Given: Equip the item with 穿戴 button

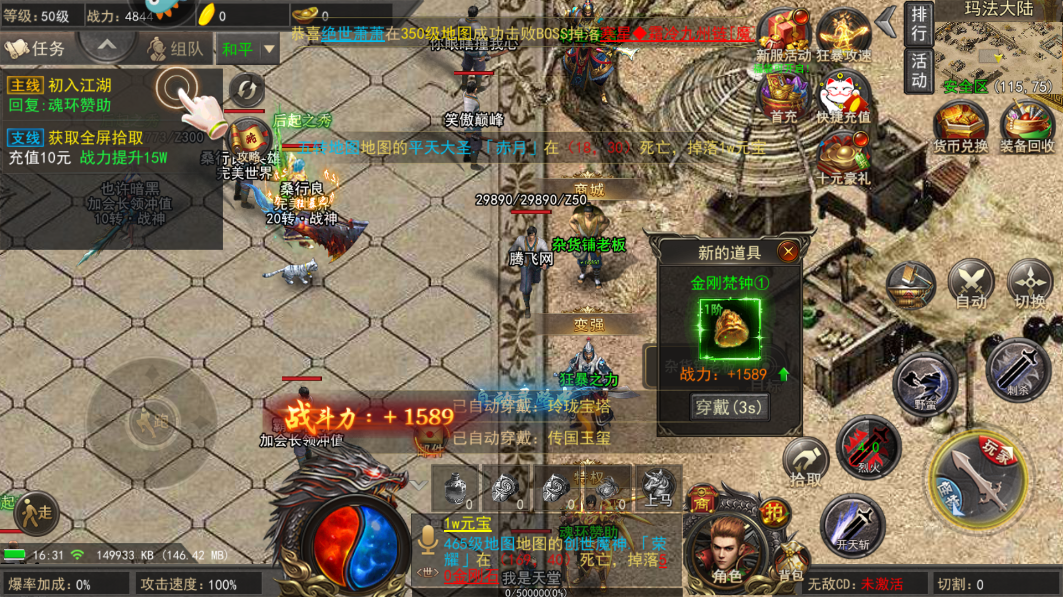Looking at the screenshot, I should pyautogui.click(x=729, y=407).
